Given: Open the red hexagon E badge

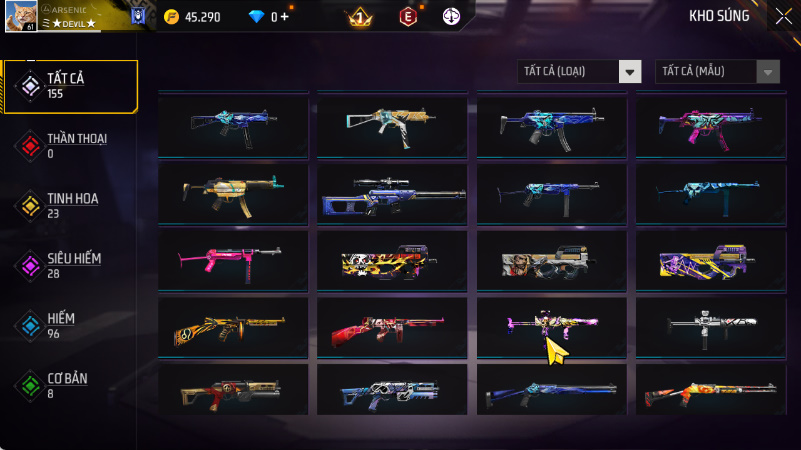Looking at the screenshot, I should pyautogui.click(x=407, y=17).
